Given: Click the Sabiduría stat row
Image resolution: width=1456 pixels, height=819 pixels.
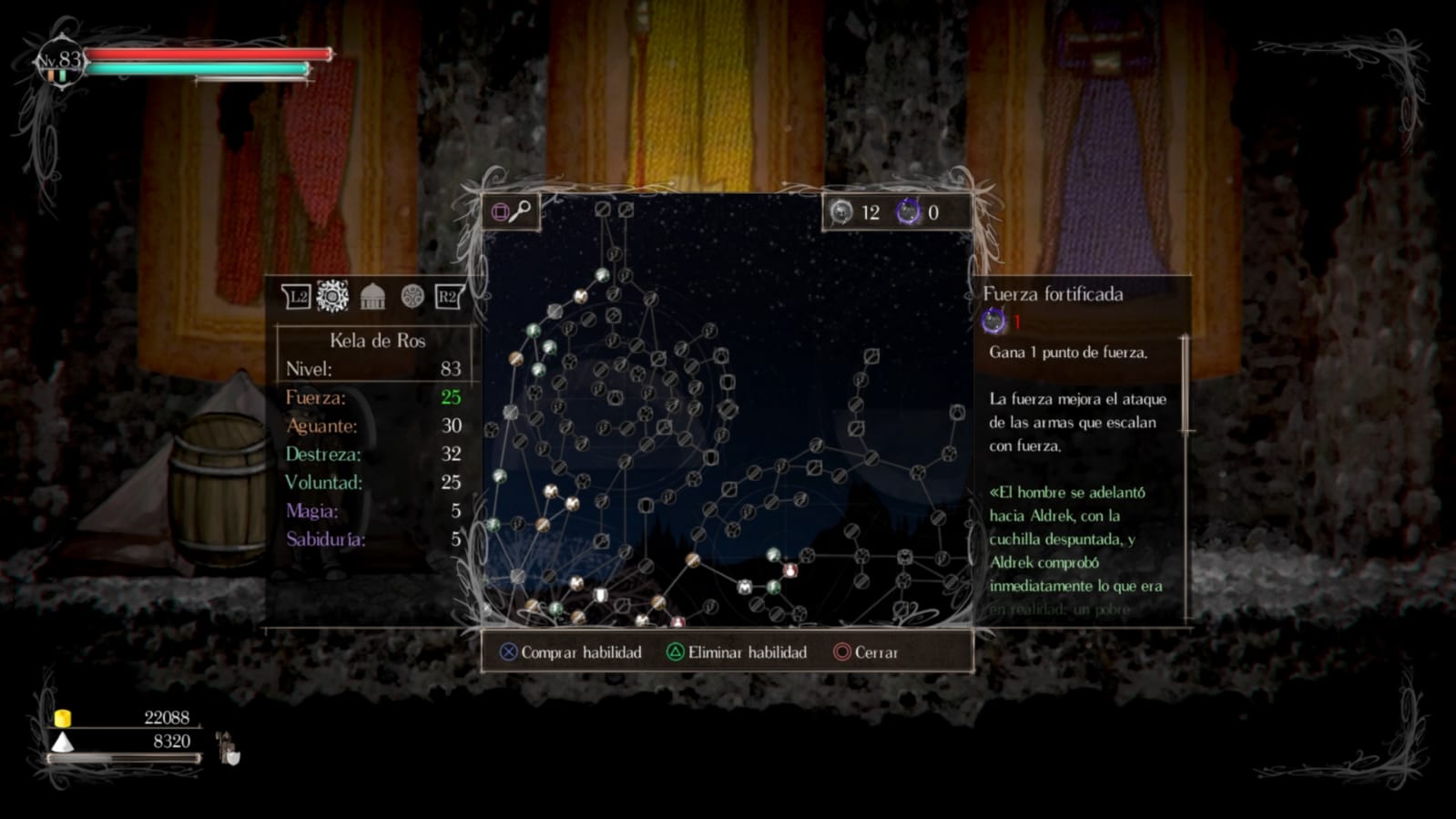Looking at the screenshot, I should [373, 538].
